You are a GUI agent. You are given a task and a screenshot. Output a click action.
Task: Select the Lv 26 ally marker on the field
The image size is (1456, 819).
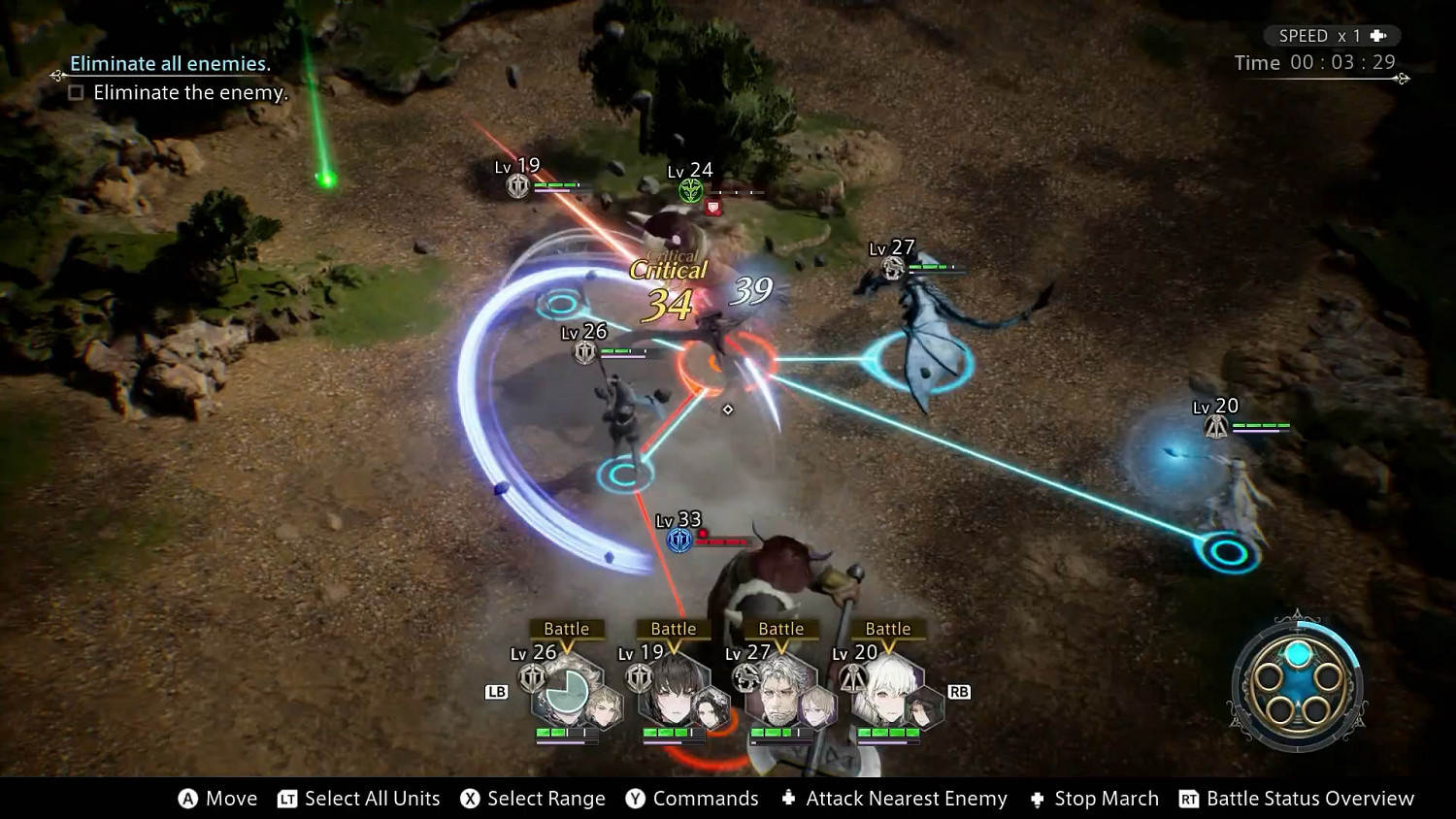584,351
